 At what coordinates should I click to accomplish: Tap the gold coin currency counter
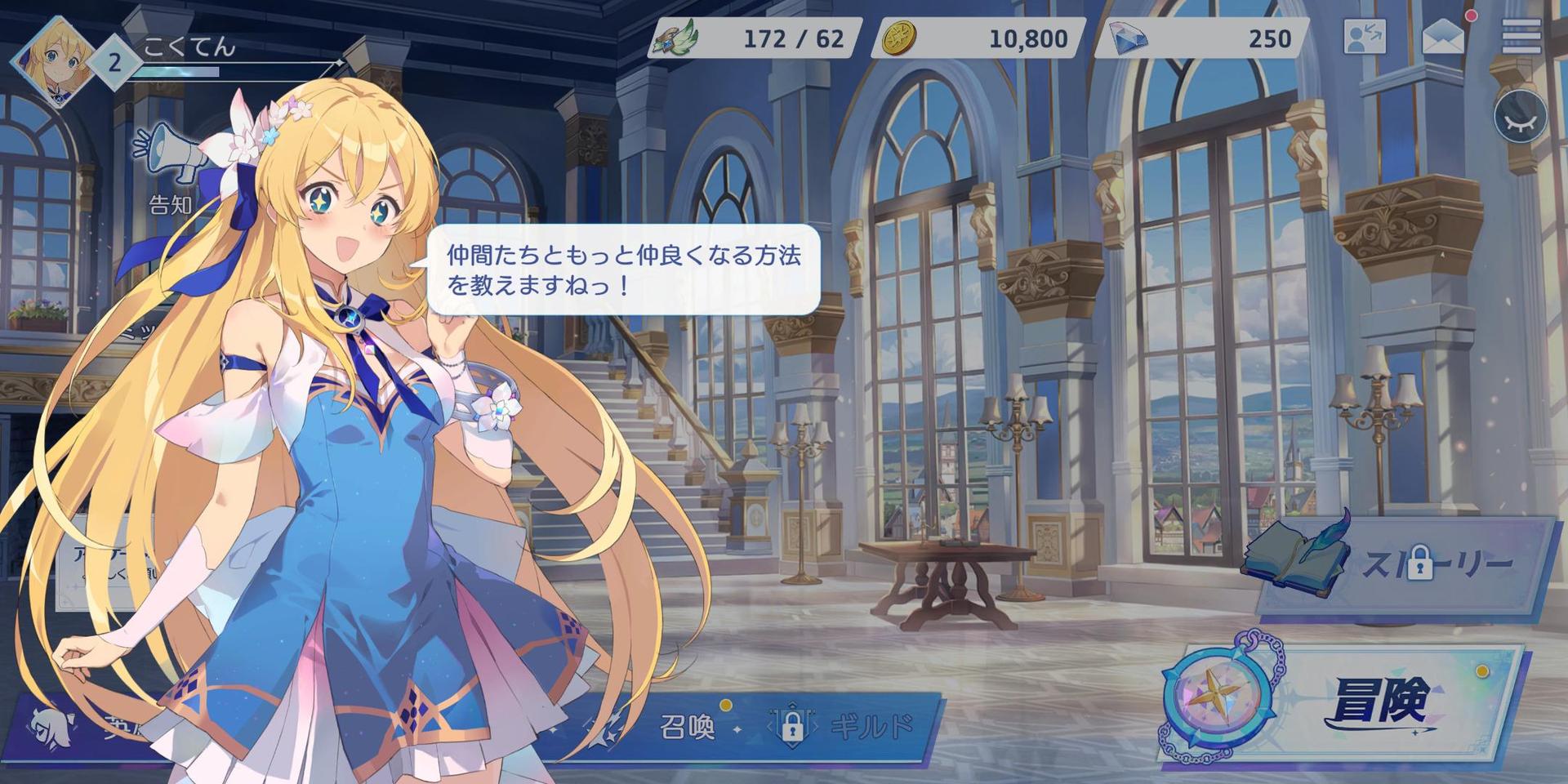click(978, 38)
